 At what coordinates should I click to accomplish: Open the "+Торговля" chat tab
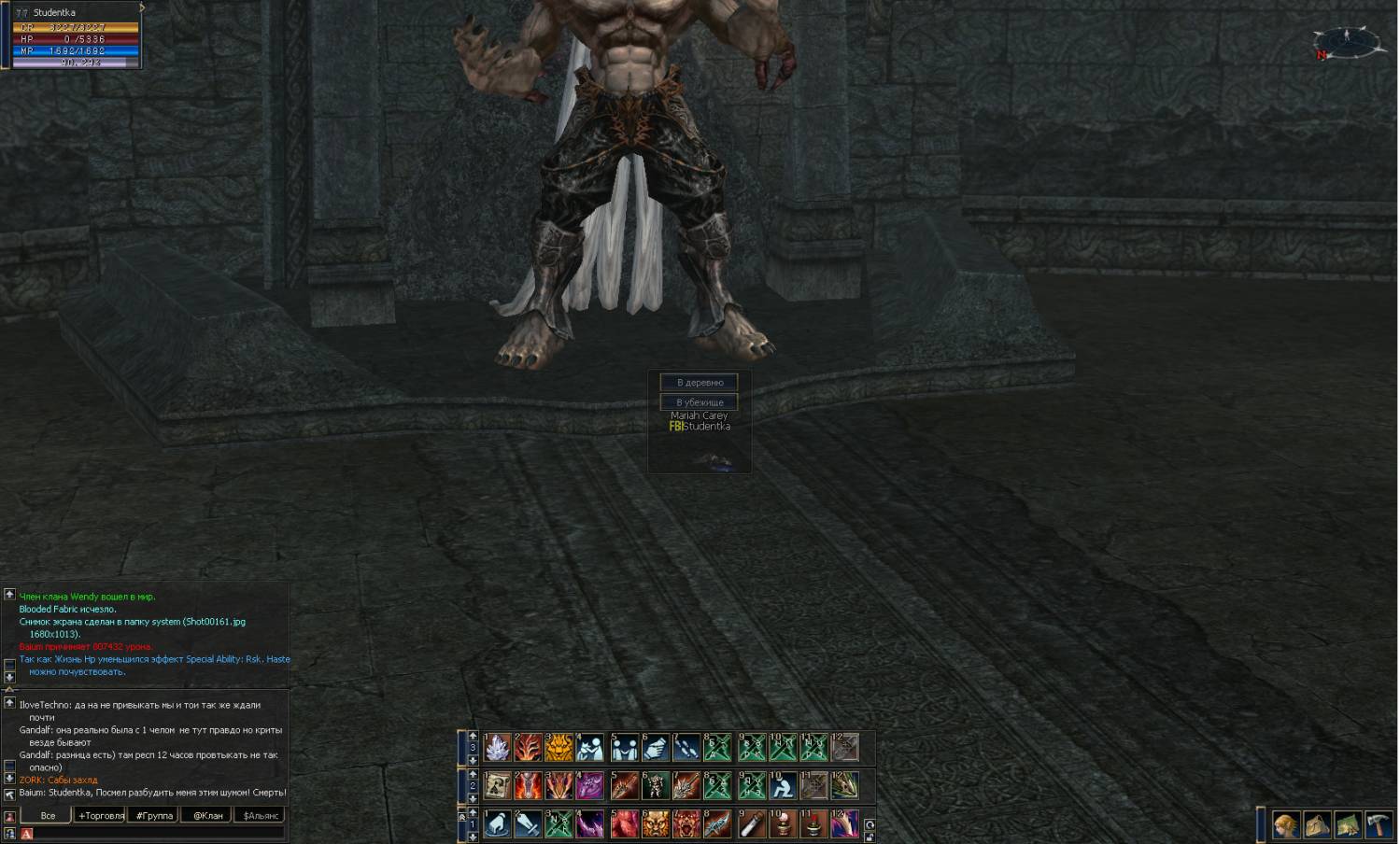(101, 816)
